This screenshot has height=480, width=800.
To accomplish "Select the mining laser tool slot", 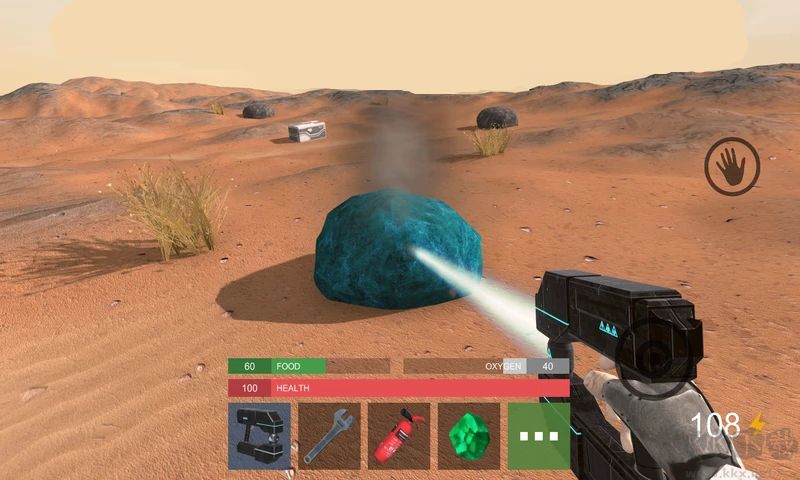I will [259, 436].
